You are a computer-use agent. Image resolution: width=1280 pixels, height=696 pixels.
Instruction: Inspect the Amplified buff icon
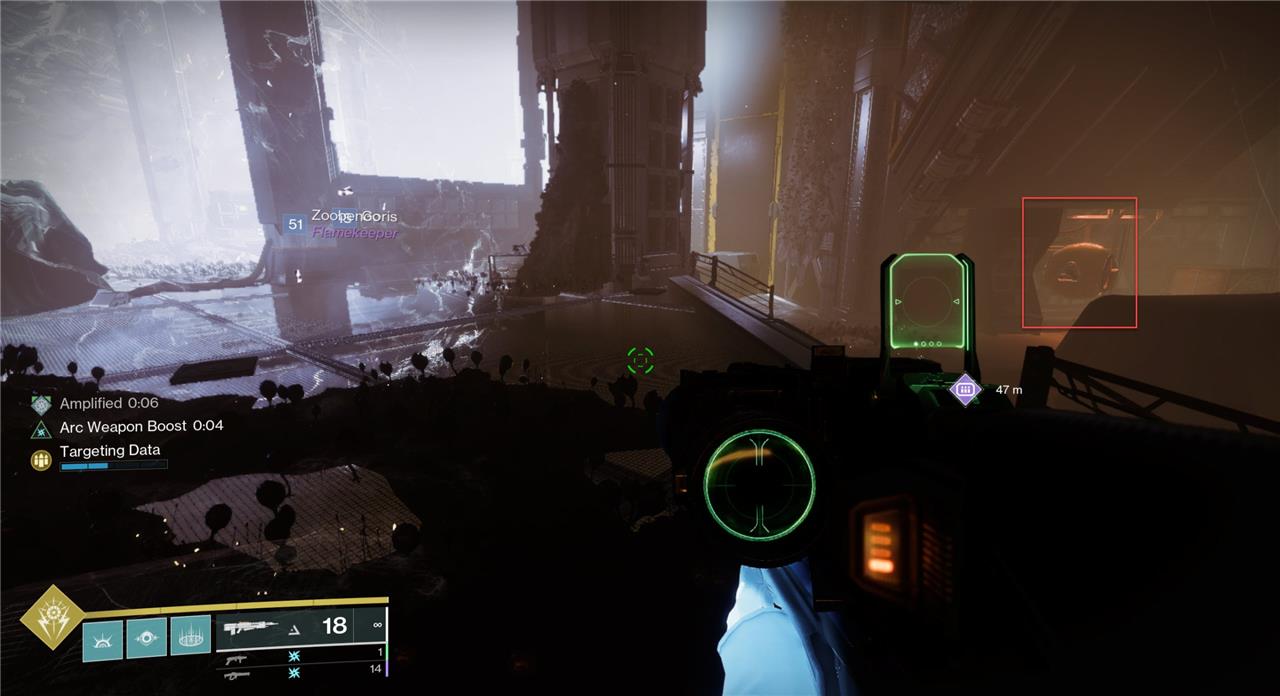pos(41,404)
